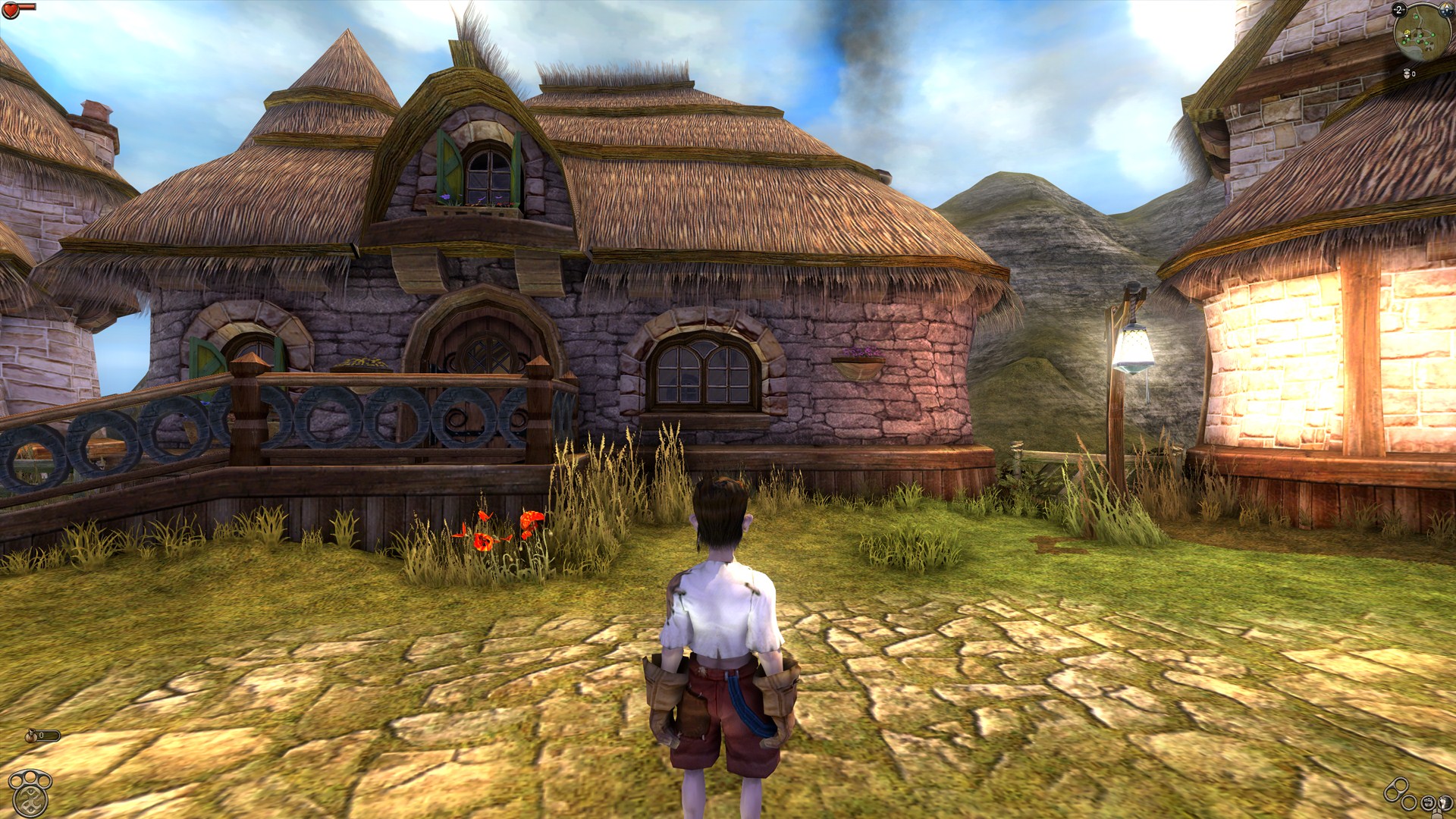
Task: Open the minimap for a larger view
Action: pos(1423,34)
